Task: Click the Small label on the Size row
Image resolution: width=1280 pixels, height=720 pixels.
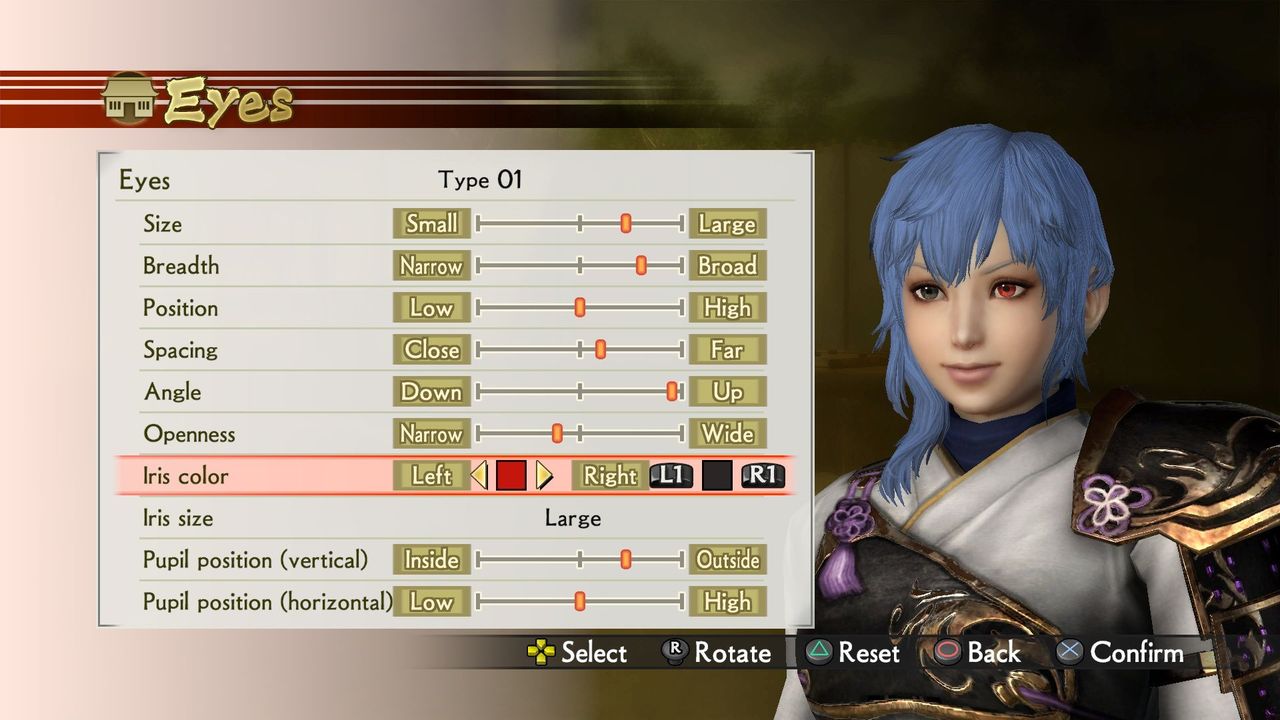Action: (432, 224)
